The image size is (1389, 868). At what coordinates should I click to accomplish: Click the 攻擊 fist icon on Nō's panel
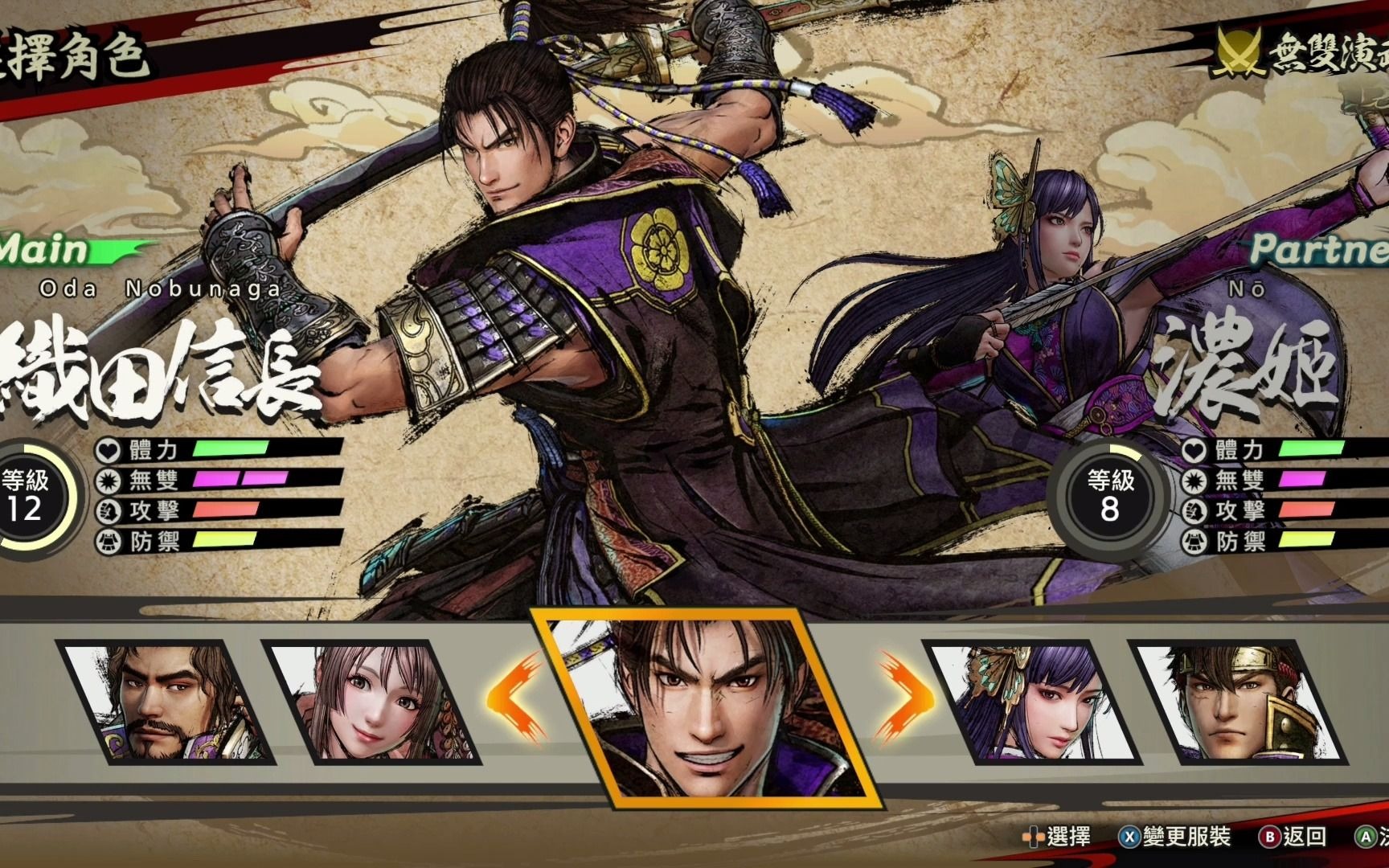[x=1197, y=510]
